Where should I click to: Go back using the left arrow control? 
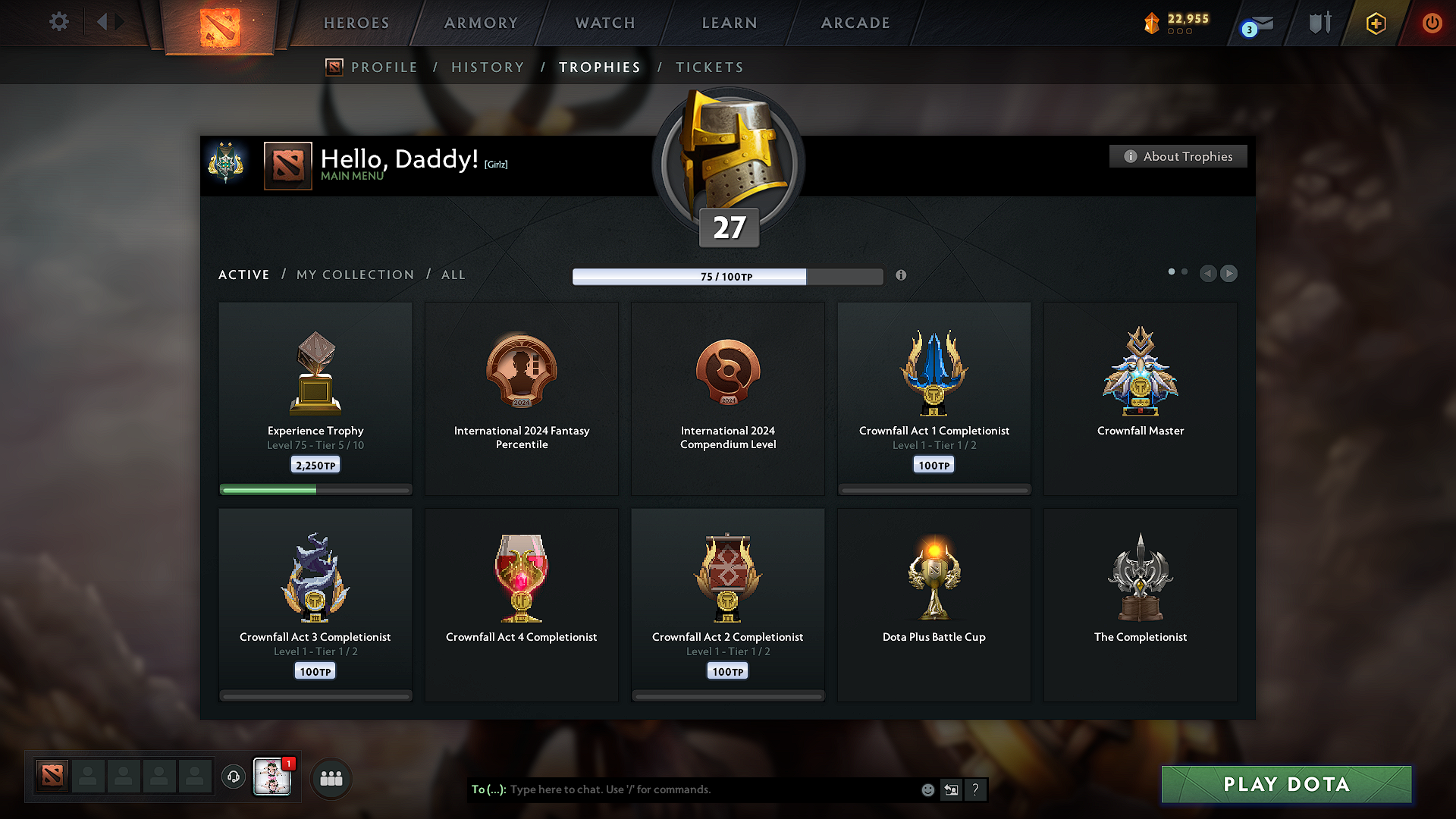tap(1208, 274)
